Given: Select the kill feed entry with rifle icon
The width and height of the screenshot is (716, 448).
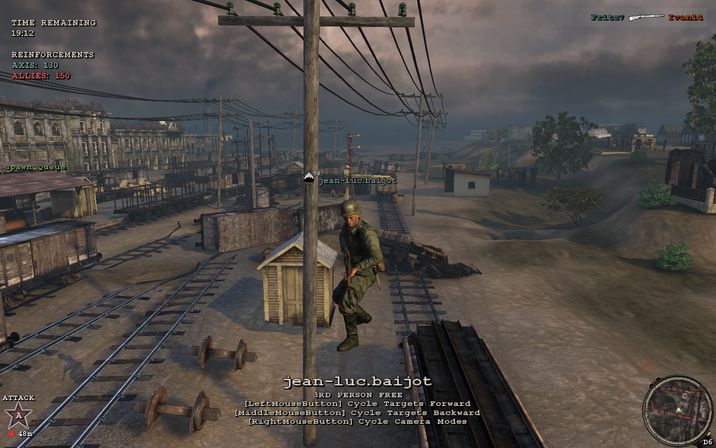Looking at the screenshot, I should click(641, 17).
